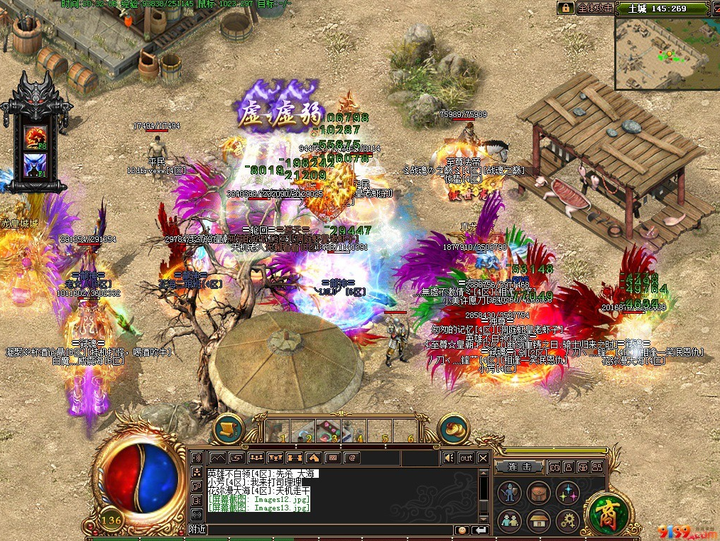Toggle the chat sound speaker icon
720x541 pixels.
click(x=448, y=457)
